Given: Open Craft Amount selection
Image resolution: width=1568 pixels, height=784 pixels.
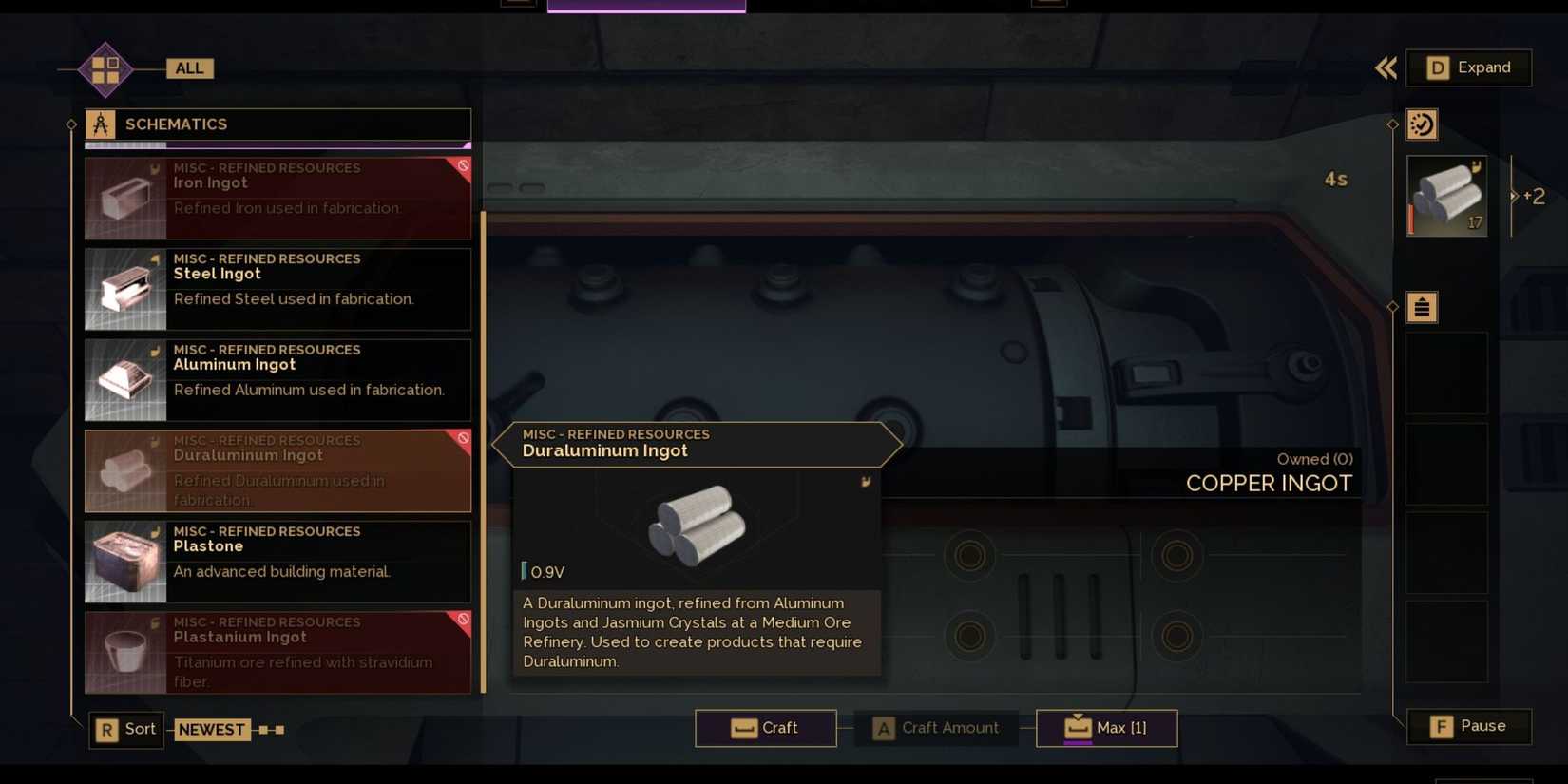Looking at the screenshot, I should [x=936, y=727].
